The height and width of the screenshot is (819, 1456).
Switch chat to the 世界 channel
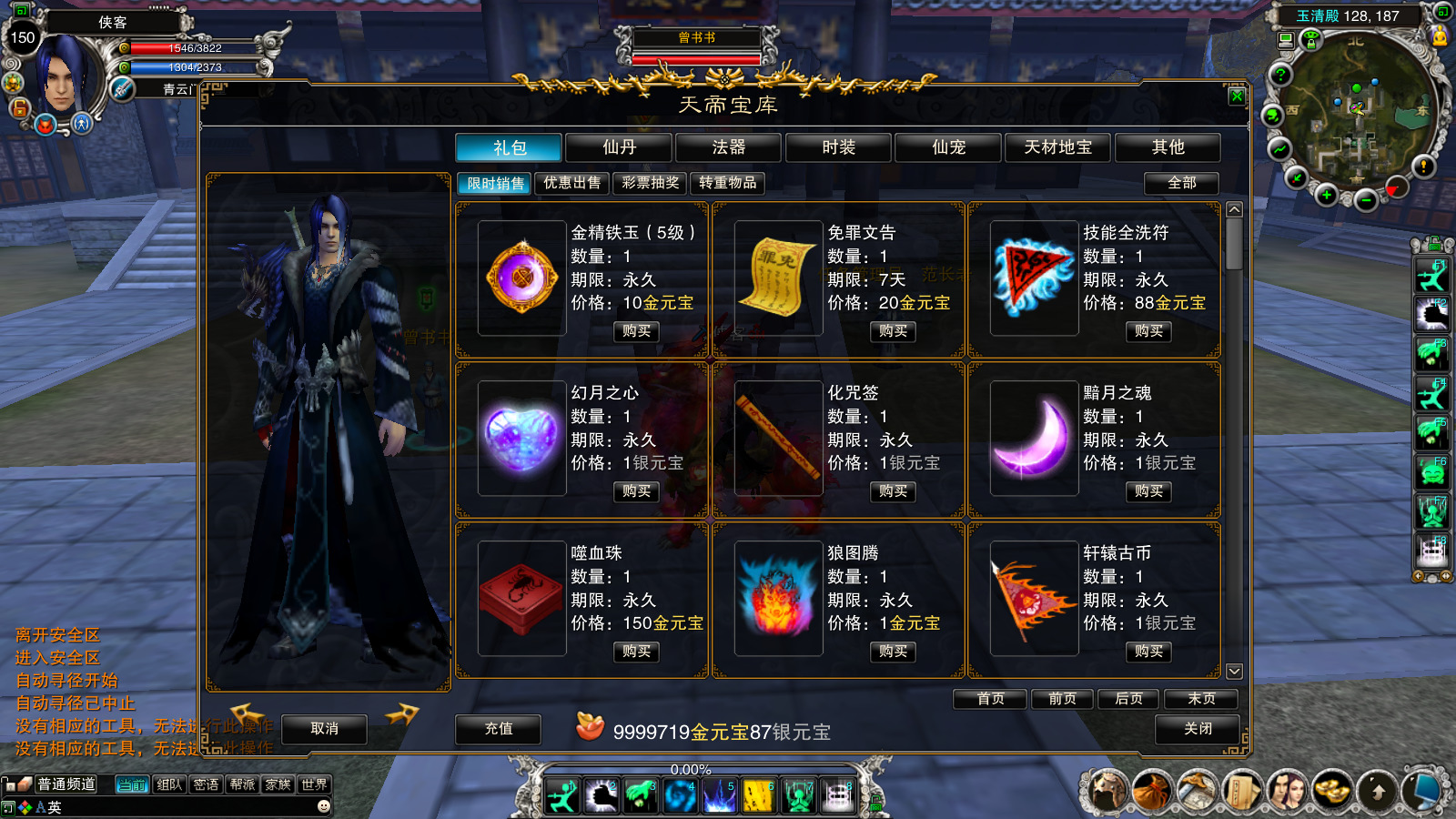coord(314,784)
